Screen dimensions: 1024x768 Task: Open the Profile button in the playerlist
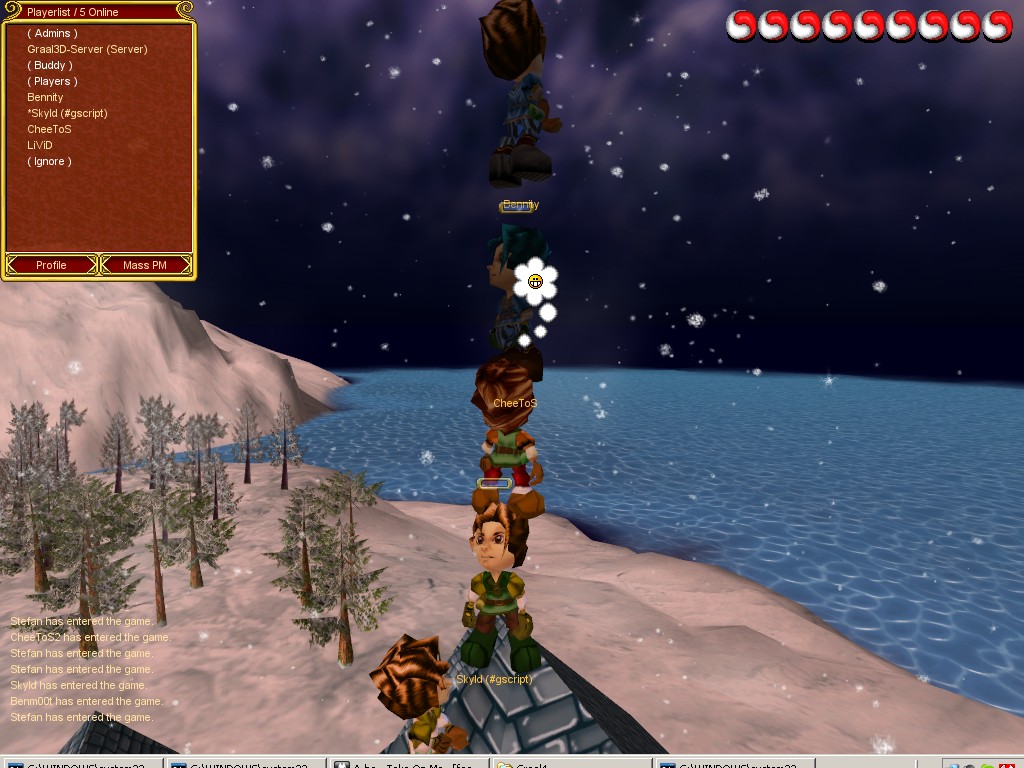(x=51, y=265)
